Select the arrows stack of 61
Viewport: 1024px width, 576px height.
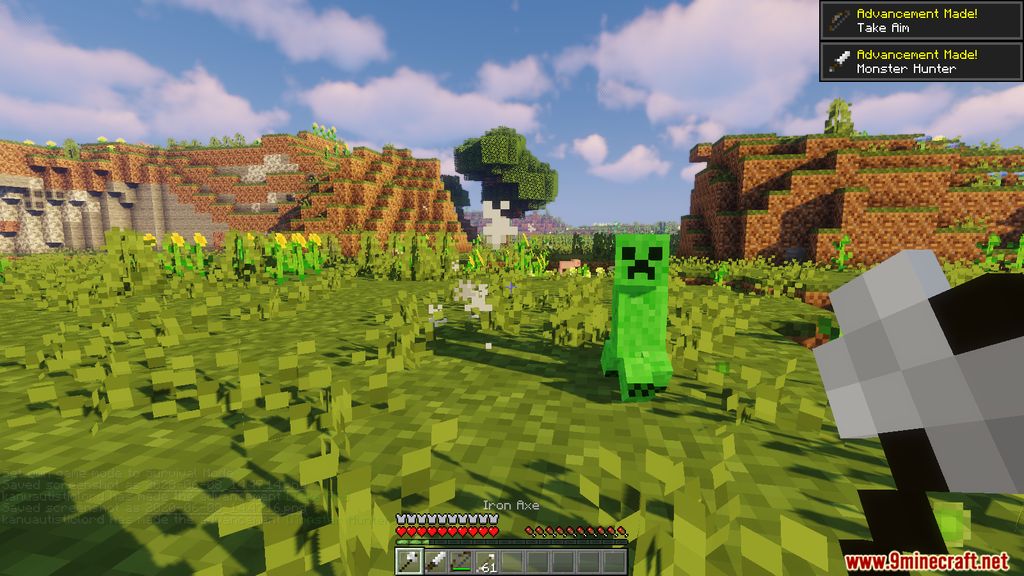point(486,562)
